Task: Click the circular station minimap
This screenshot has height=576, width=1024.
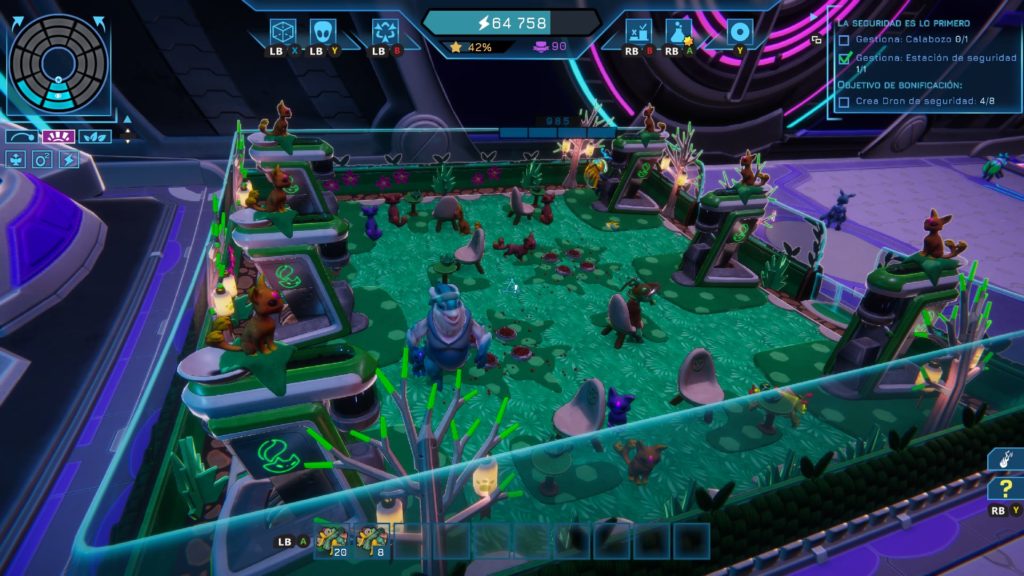Action: pos(58,59)
